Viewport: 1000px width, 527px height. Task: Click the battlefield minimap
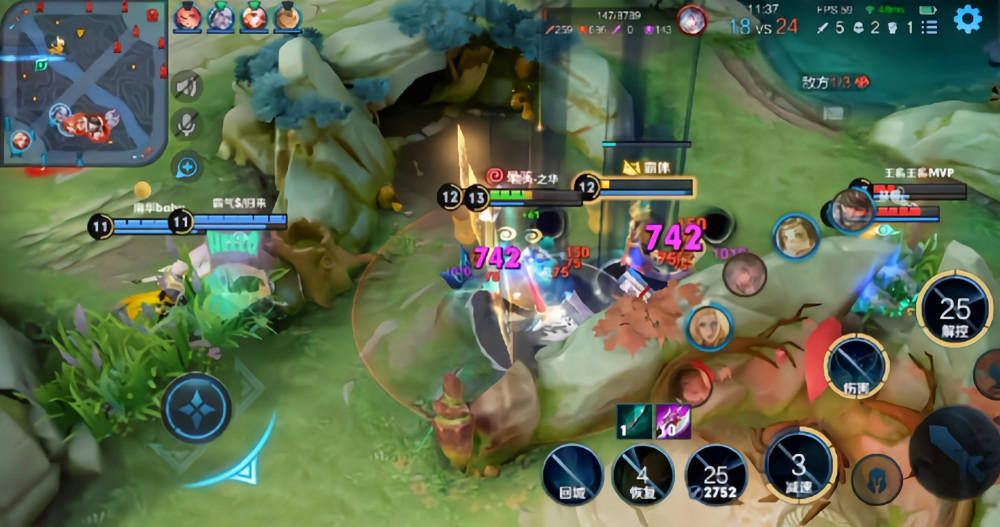click(83, 80)
